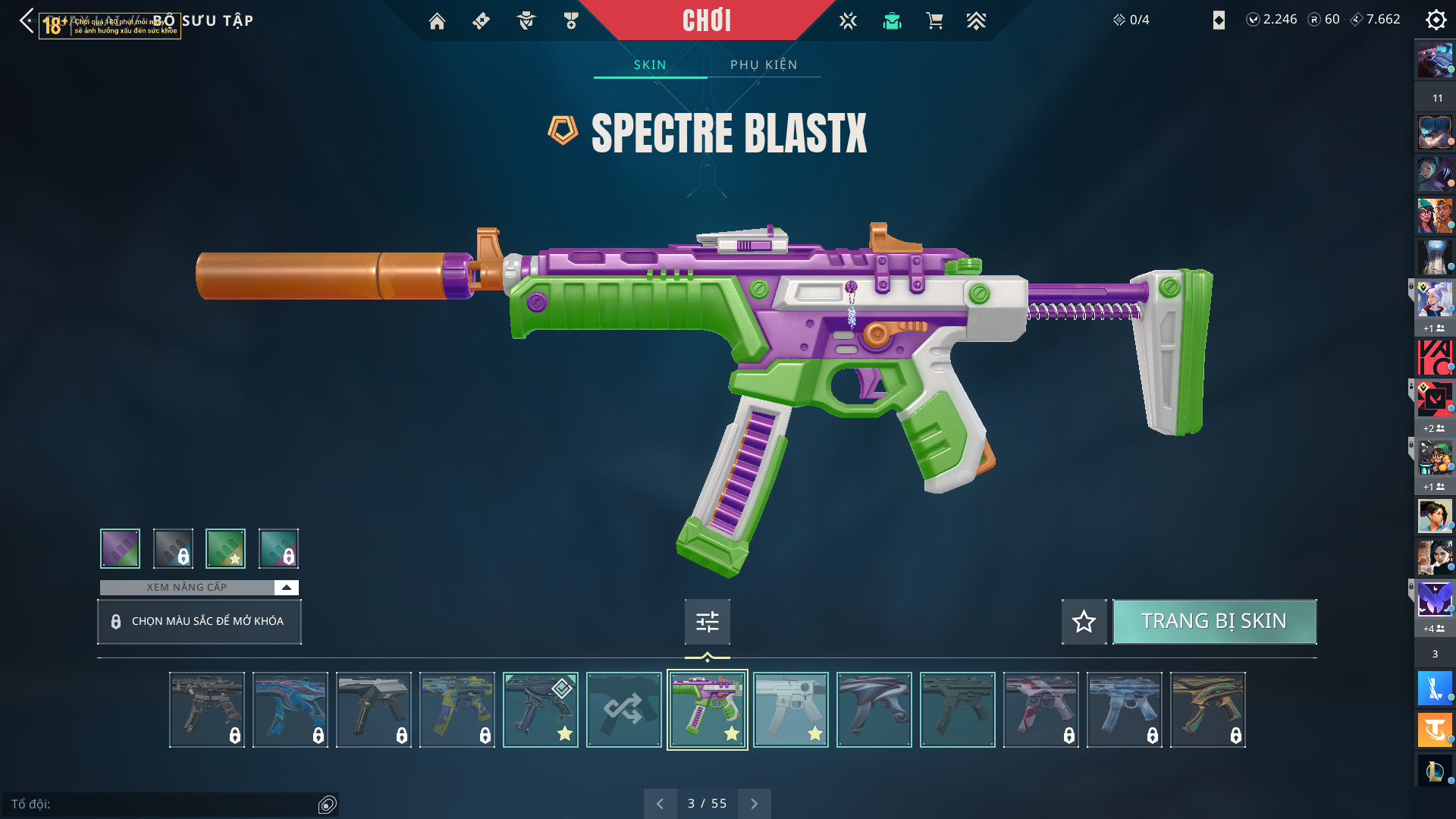Viewport: 1456px width, 819px height.
Task: Select the green starred color variant swatch
Action: (x=225, y=548)
